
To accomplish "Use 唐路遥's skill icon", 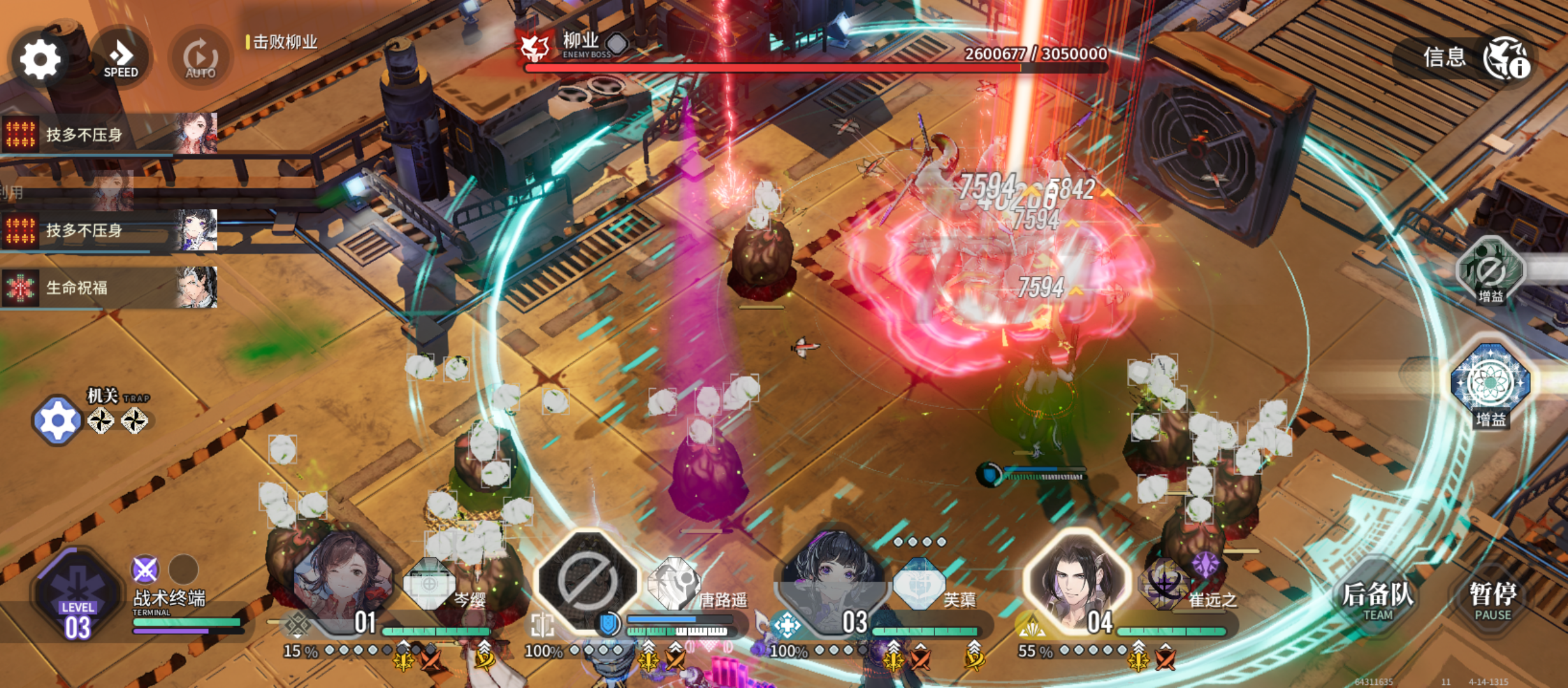I will pyautogui.click(x=673, y=584).
